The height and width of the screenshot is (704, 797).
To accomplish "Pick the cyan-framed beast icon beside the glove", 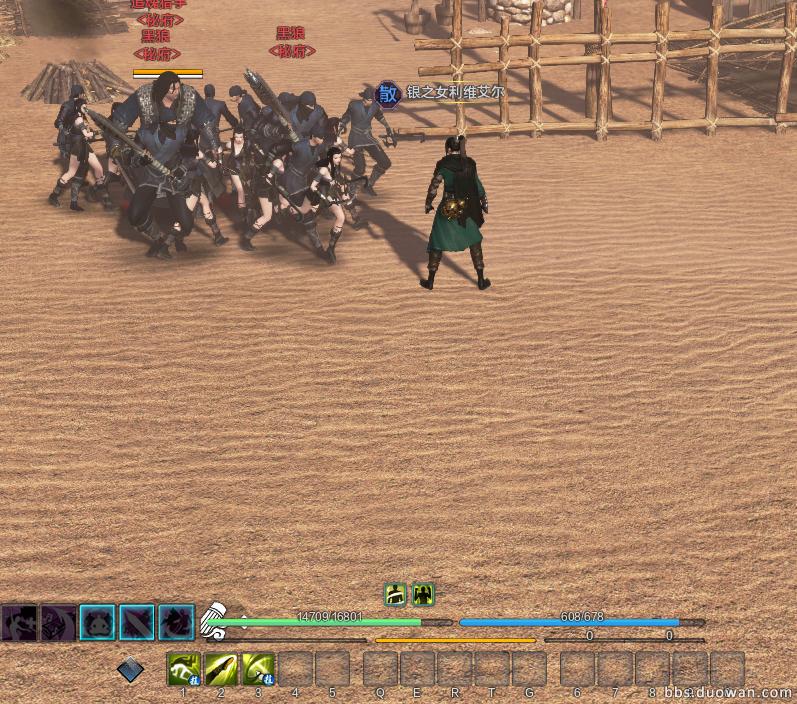I will click(176, 622).
